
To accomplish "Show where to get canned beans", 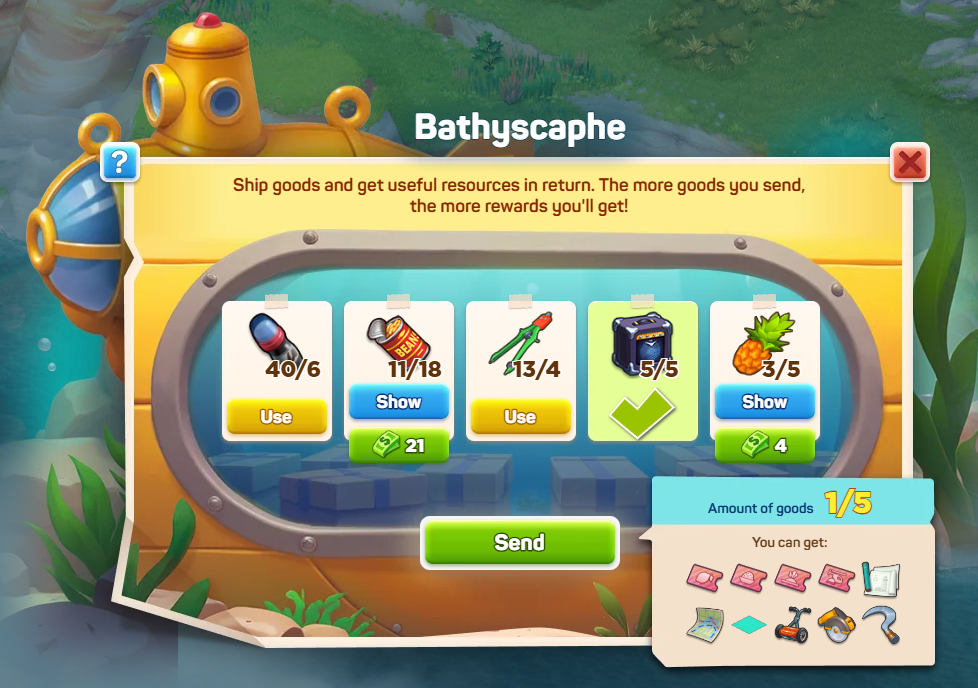I will pos(398,402).
